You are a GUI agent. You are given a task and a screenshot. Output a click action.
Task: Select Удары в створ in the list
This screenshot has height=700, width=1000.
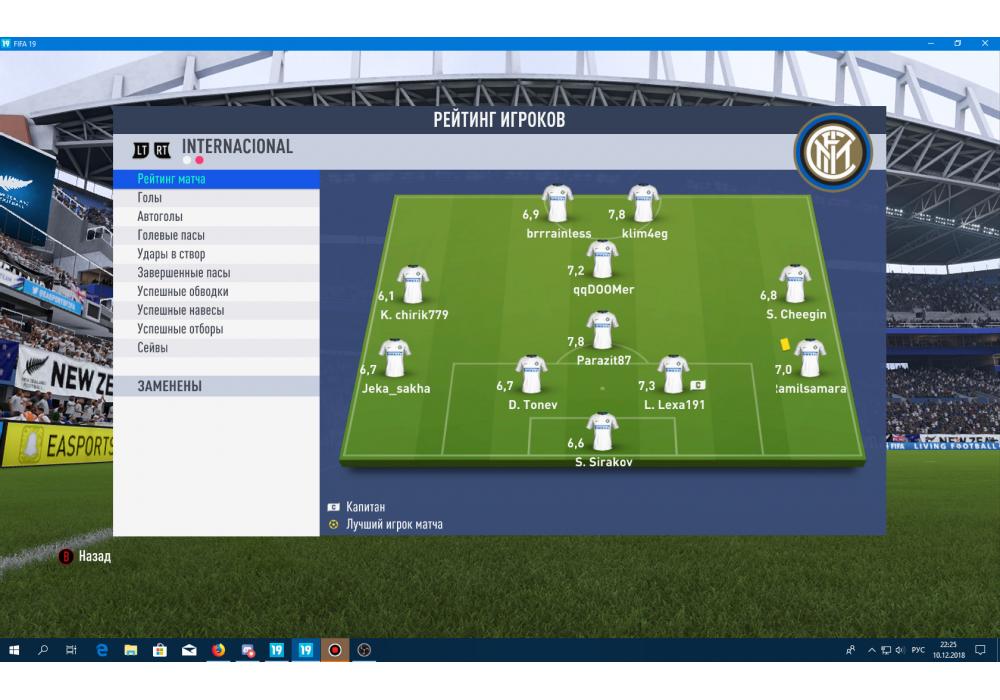[x=171, y=254]
